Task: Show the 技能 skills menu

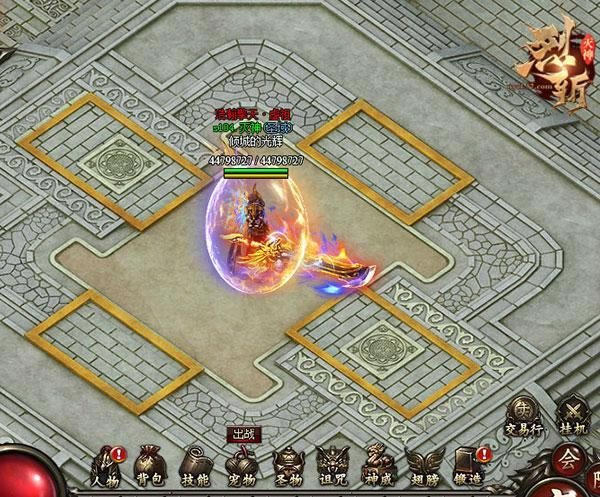Action: (197, 465)
